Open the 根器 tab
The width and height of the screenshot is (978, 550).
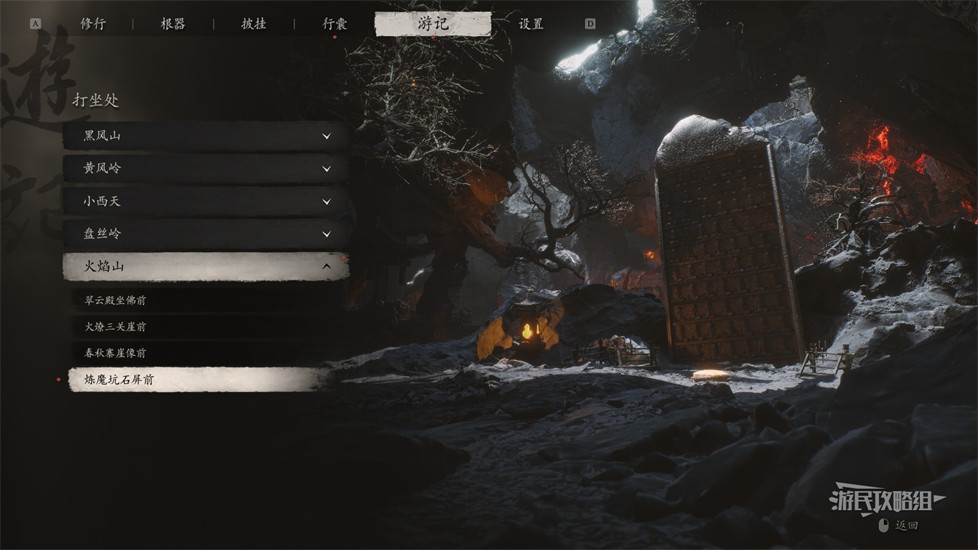[173, 23]
